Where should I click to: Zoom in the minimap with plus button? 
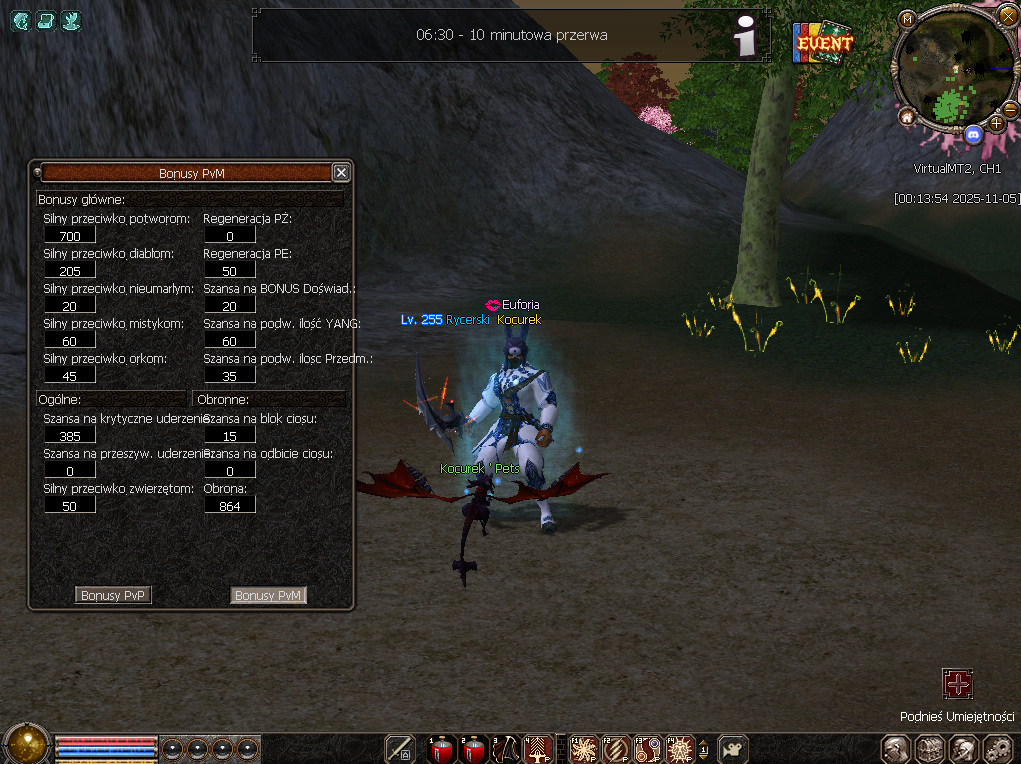[x=996, y=123]
